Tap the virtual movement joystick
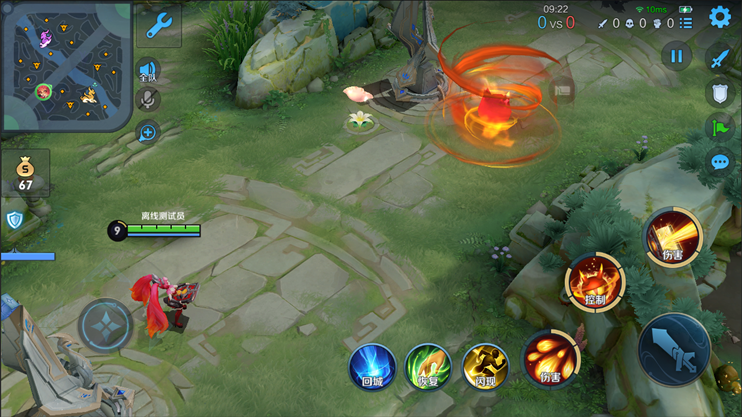This screenshot has width=742, height=417. tap(106, 324)
